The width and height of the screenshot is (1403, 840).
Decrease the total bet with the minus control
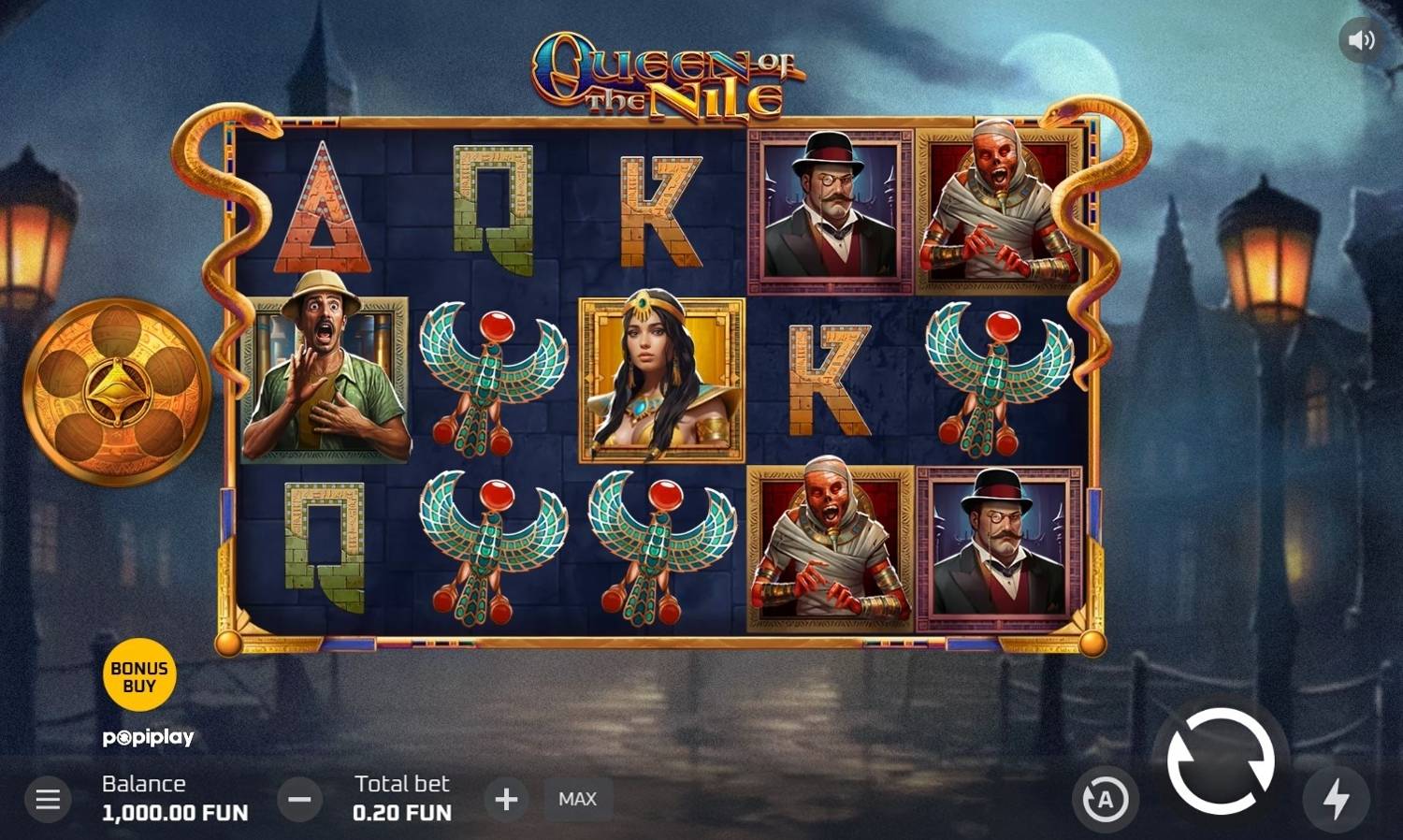click(299, 799)
